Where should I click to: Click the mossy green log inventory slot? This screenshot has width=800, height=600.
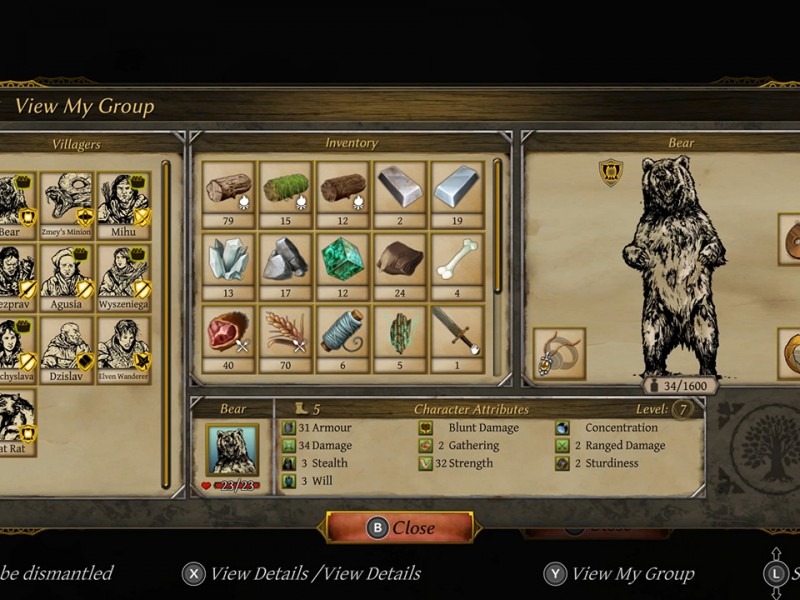click(286, 187)
